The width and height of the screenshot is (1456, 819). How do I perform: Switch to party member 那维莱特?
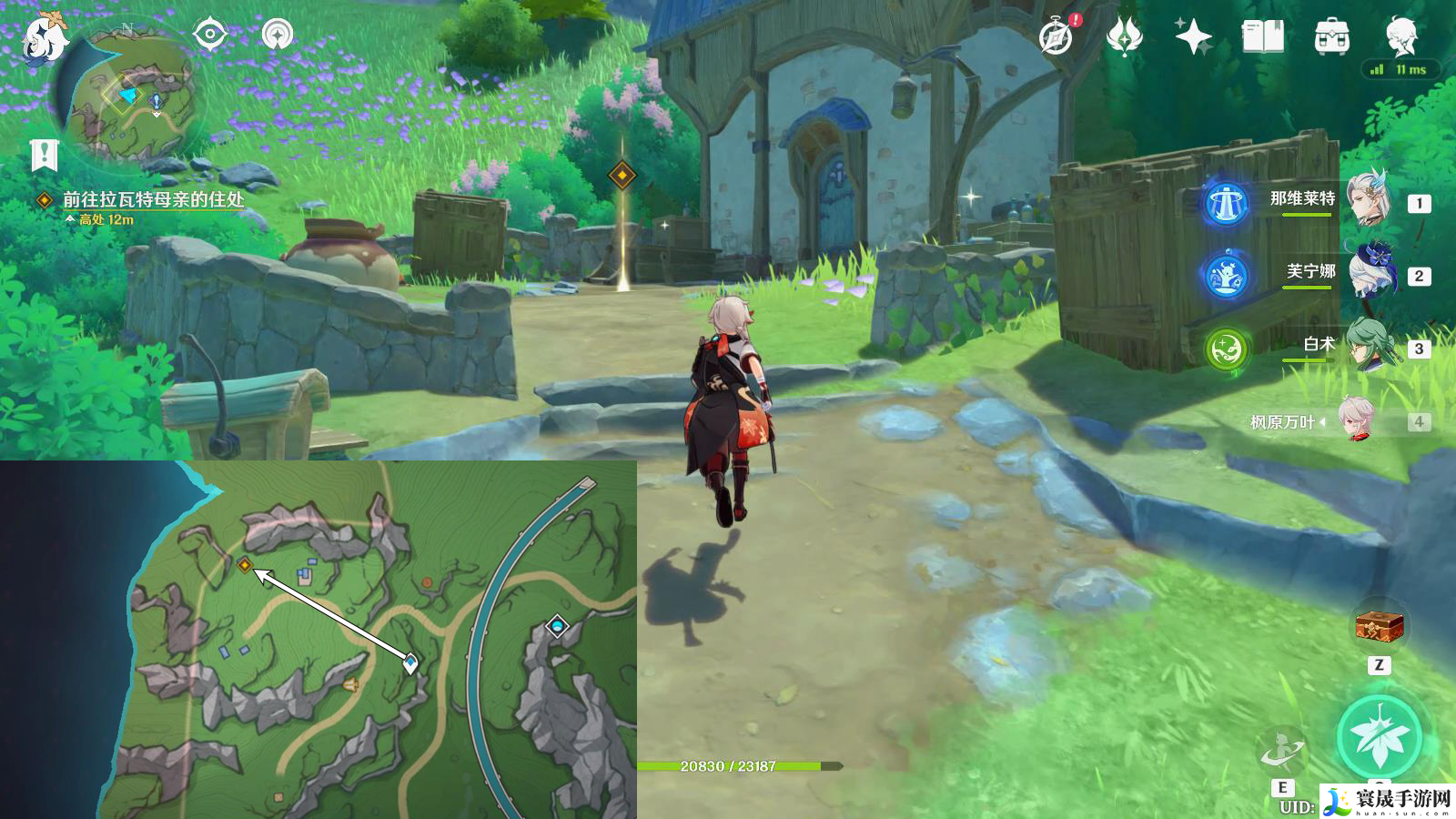coord(1368,200)
